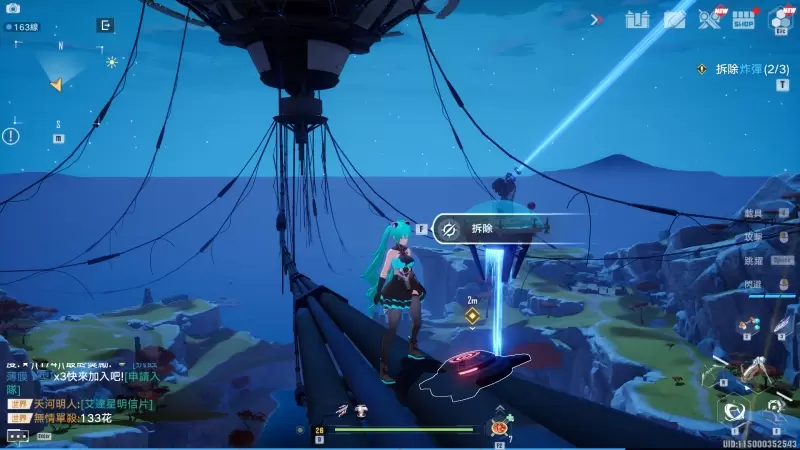Tap the sun weather icon
800x450 pixels.
pyautogui.click(x=112, y=62)
